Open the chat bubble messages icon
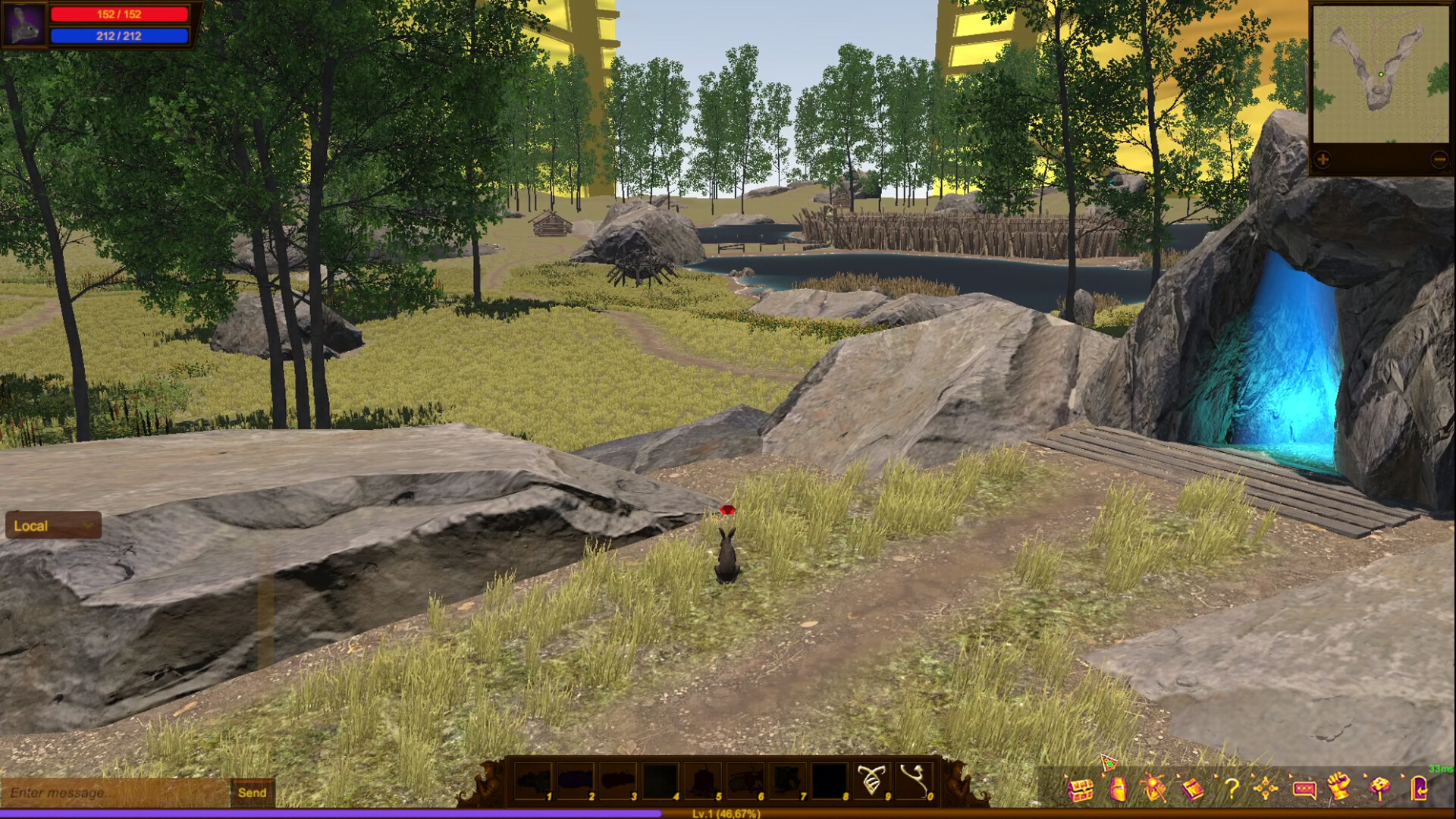The image size is (1456, 819). [1304, 790]
